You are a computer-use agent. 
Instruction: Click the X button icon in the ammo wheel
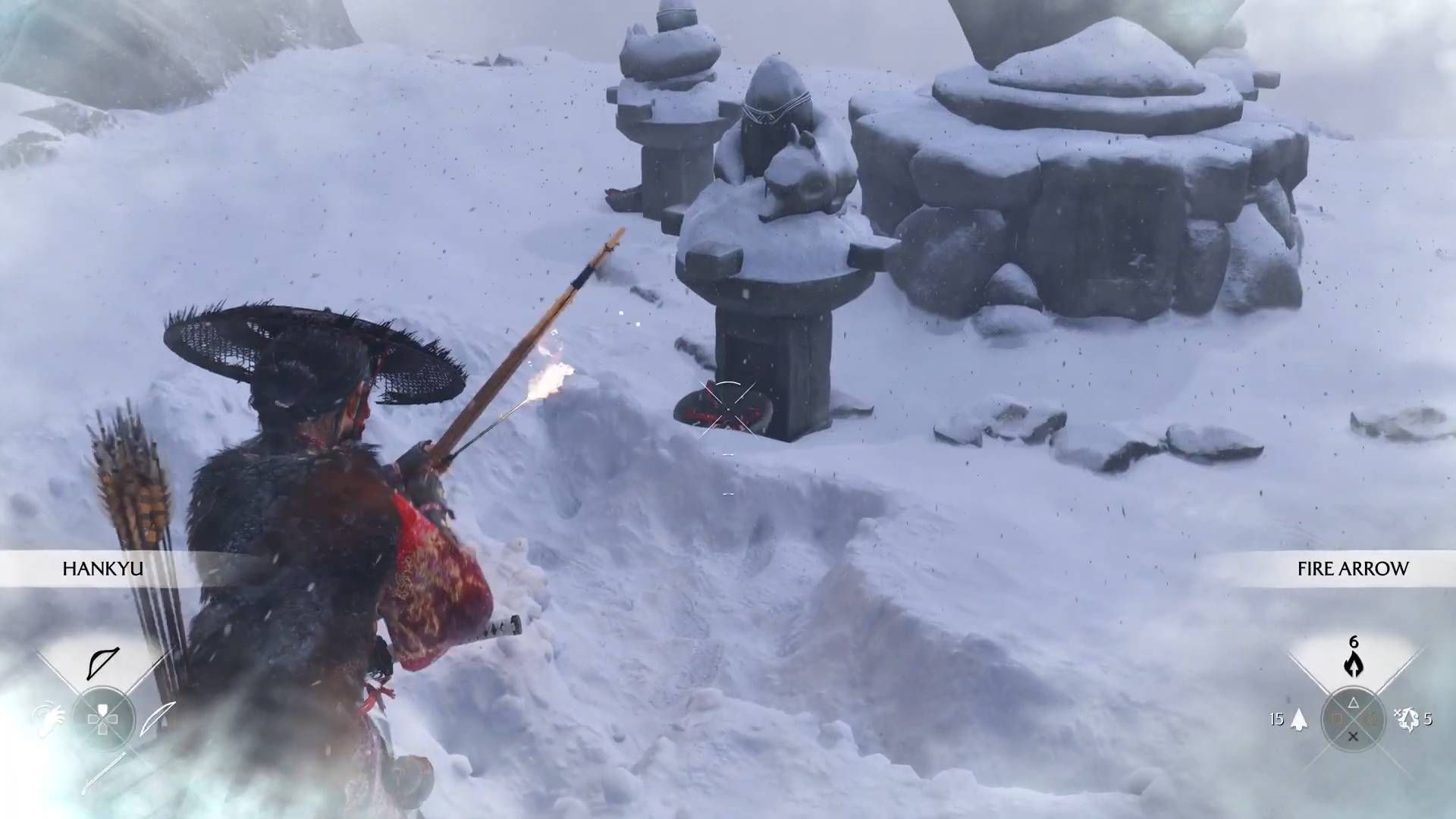1354,736
